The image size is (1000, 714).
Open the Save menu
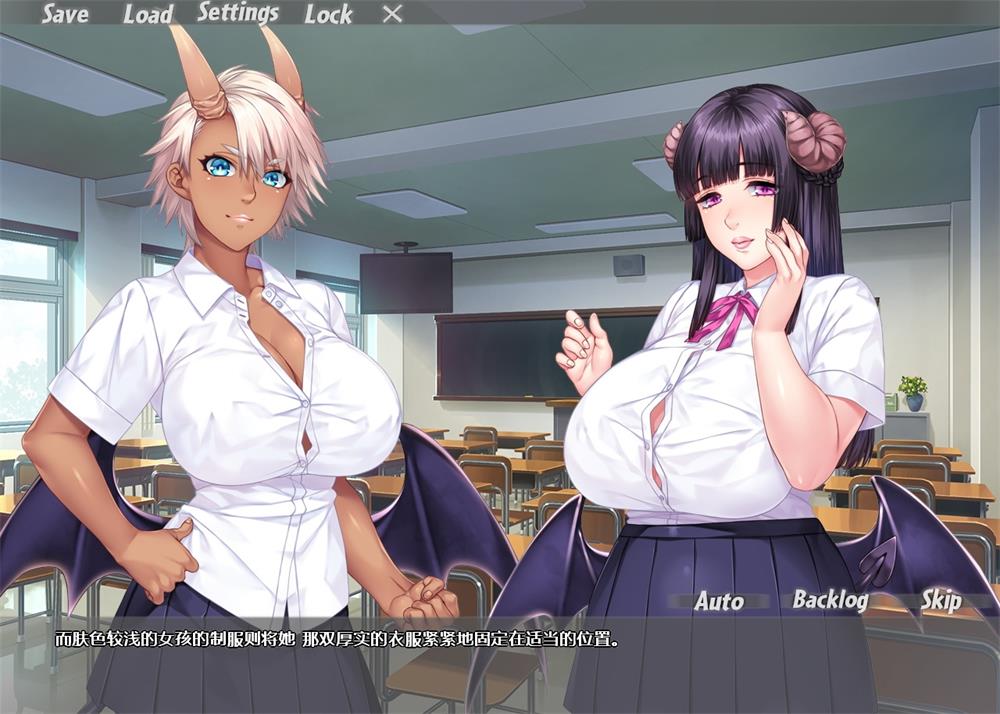pos(65,14)
